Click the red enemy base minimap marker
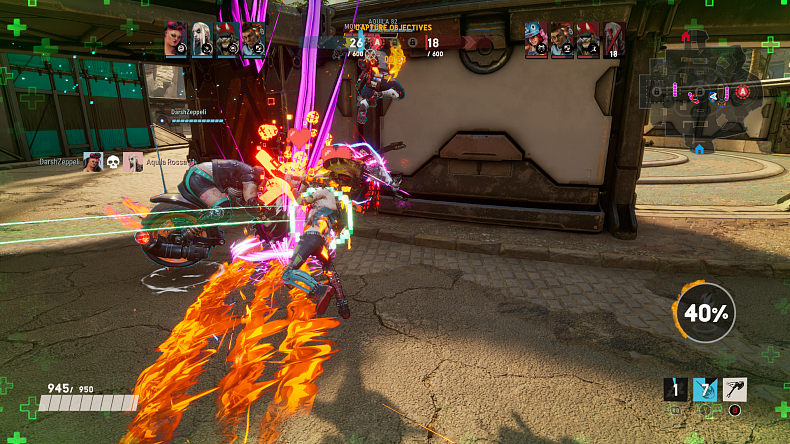The width and height of the screenshot is (790, 444). [x=686, y=37]
